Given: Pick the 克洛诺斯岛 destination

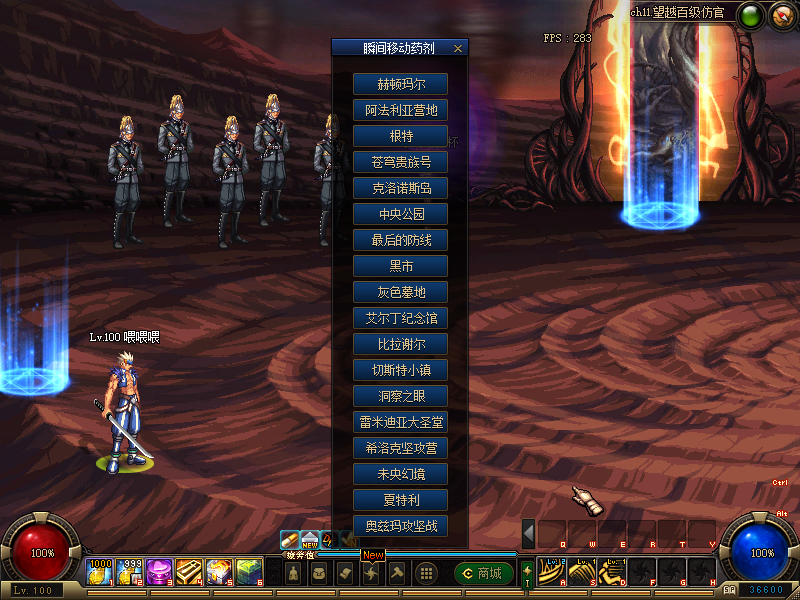Looking at the screenshot, I should click(400, 188).
